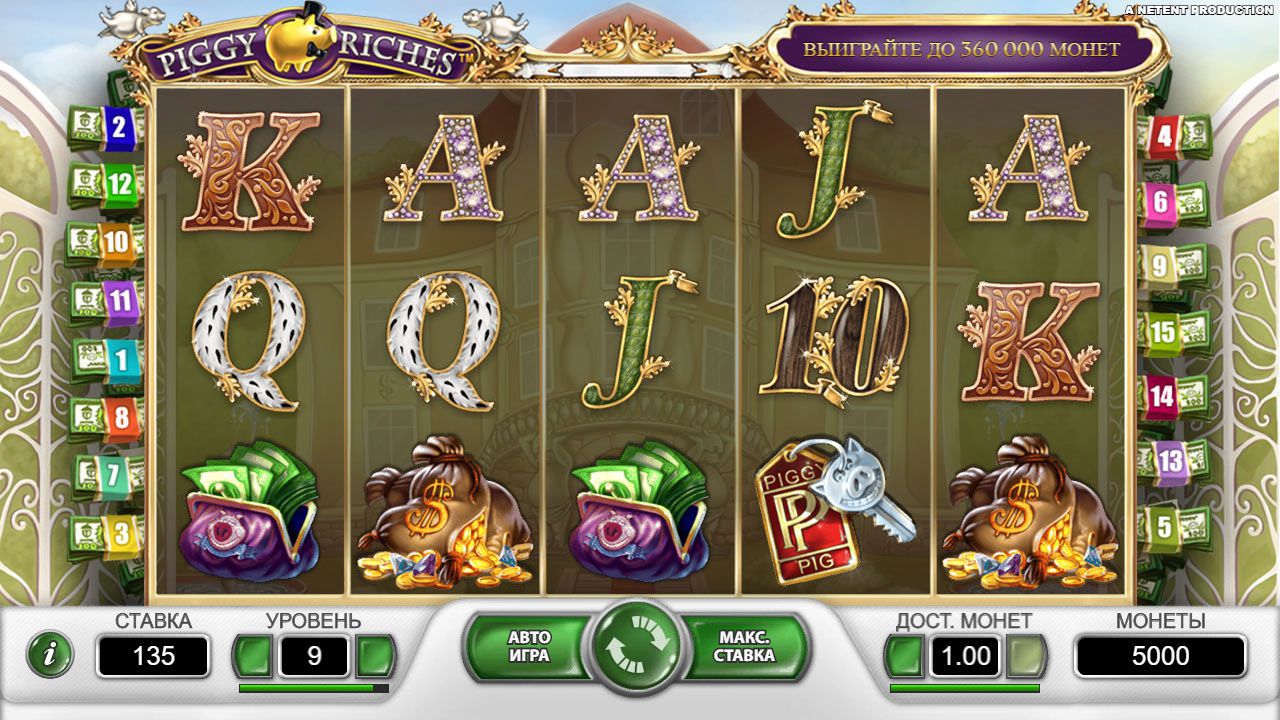Select payline number 14 marker
1280x720 pixels.
(1161, 396)
